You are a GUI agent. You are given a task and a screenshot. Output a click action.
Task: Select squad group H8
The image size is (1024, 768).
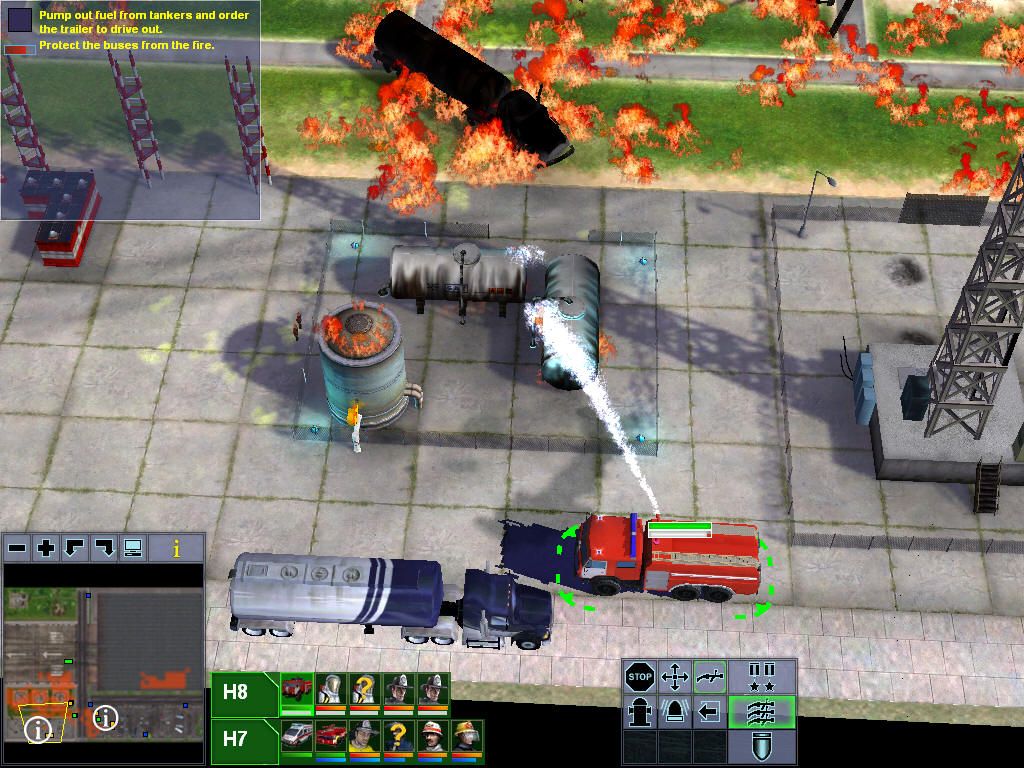click(236, 692)
